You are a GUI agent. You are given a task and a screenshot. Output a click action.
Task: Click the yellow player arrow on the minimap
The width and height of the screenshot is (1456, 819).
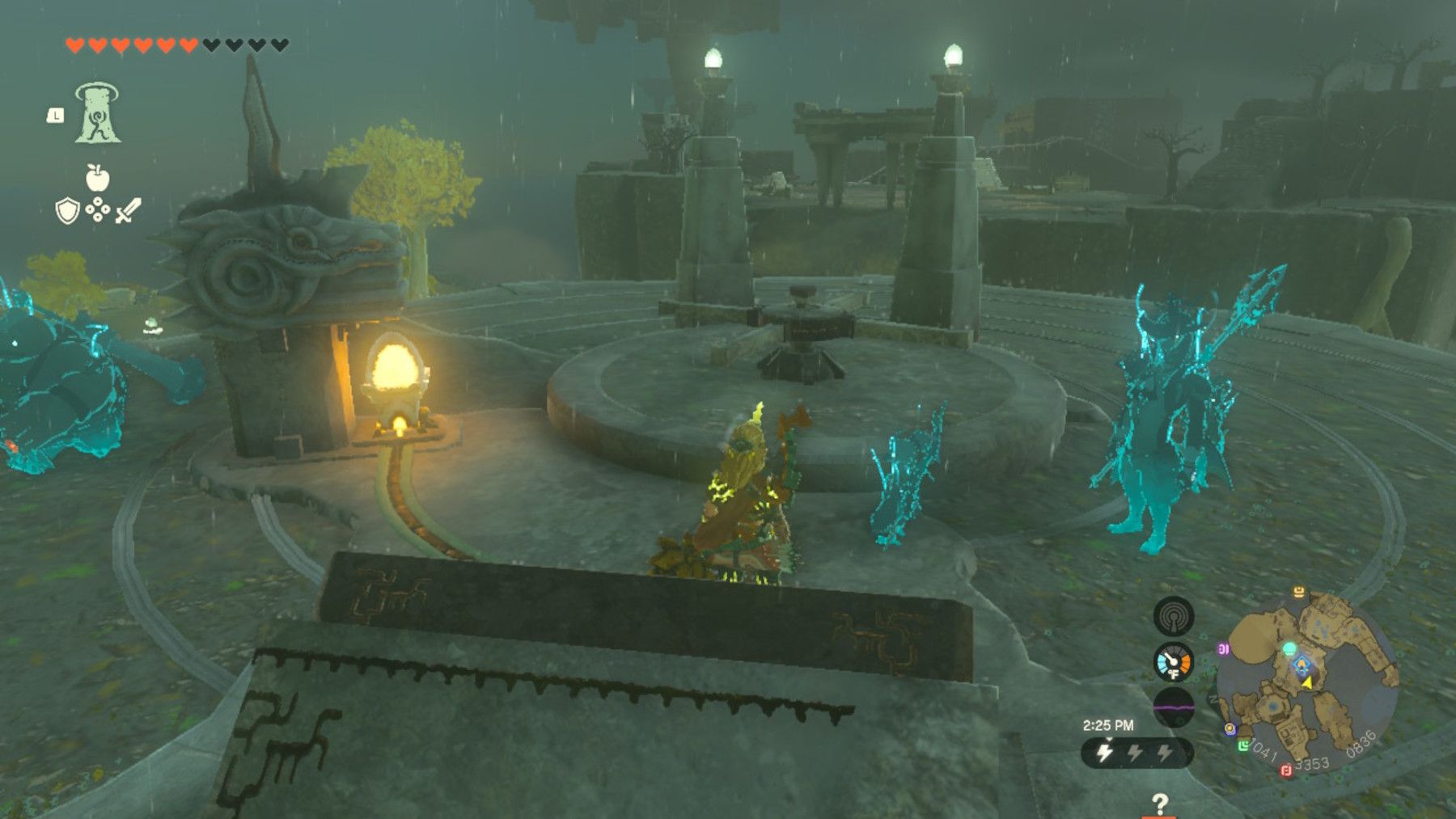click(x=1306, y=683)
